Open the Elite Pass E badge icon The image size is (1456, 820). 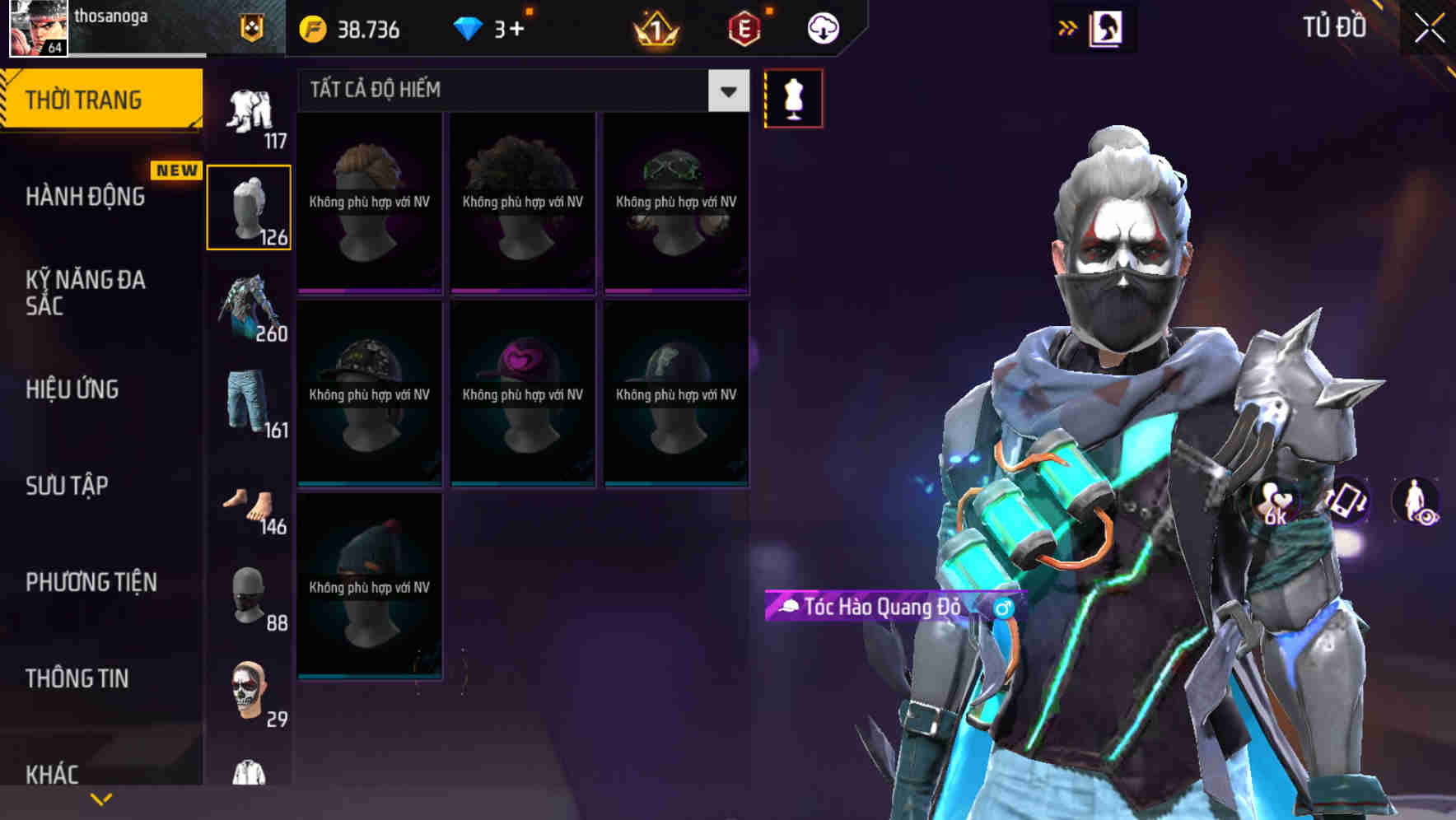coord(743,27)
